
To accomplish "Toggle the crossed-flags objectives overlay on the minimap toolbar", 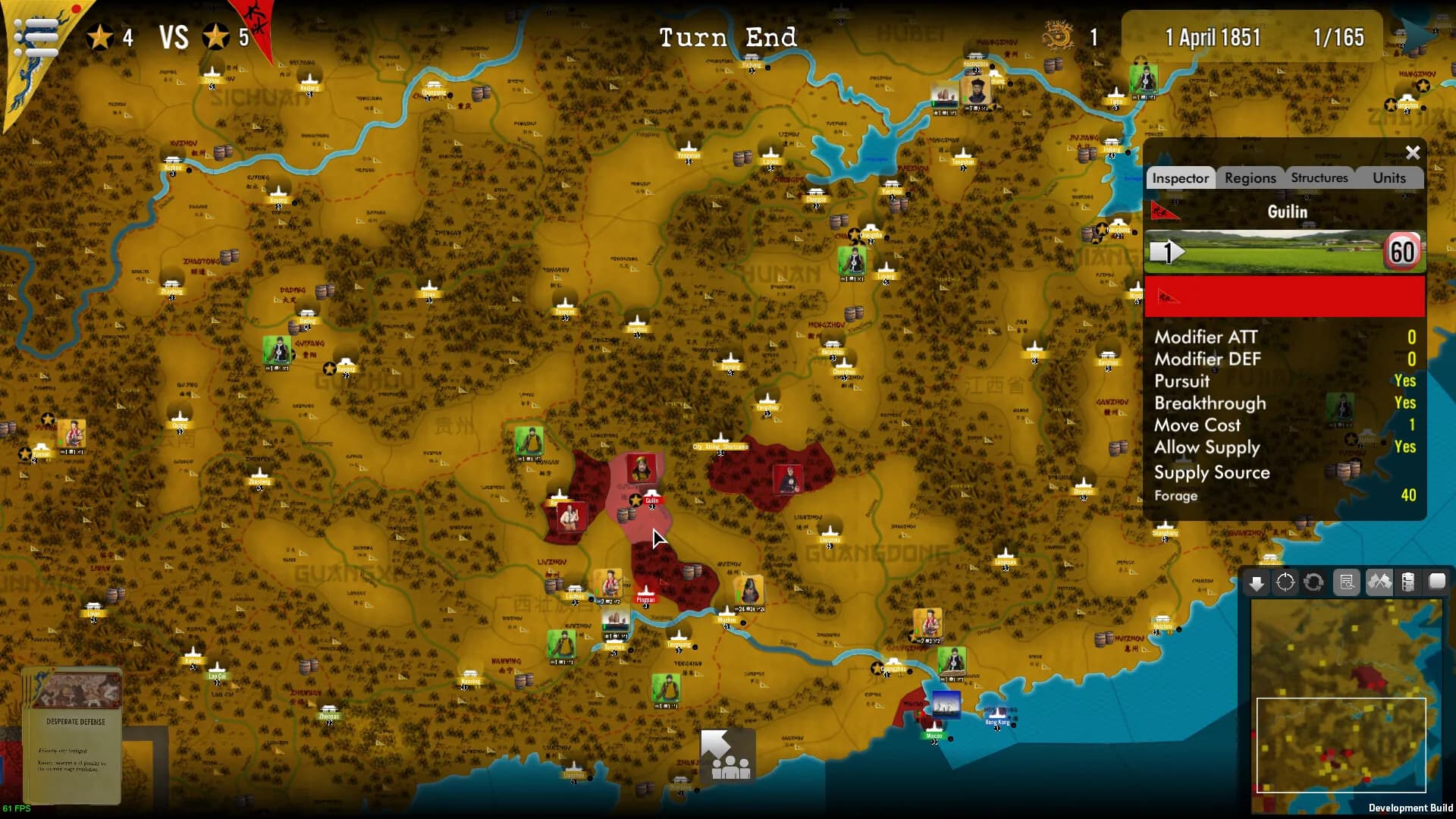I will point(1380,582).
